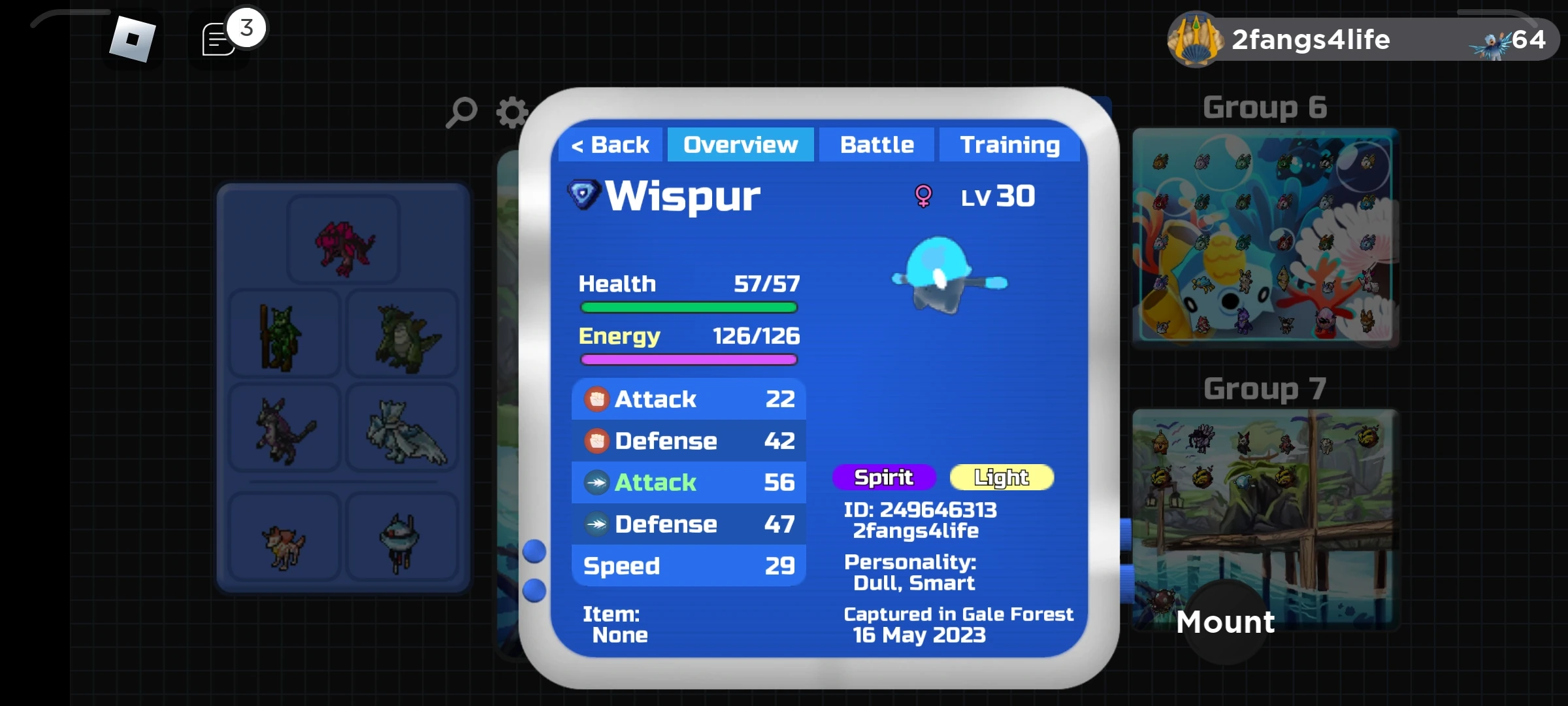
Task: Open the Training tab
Action: point(1009,144)
